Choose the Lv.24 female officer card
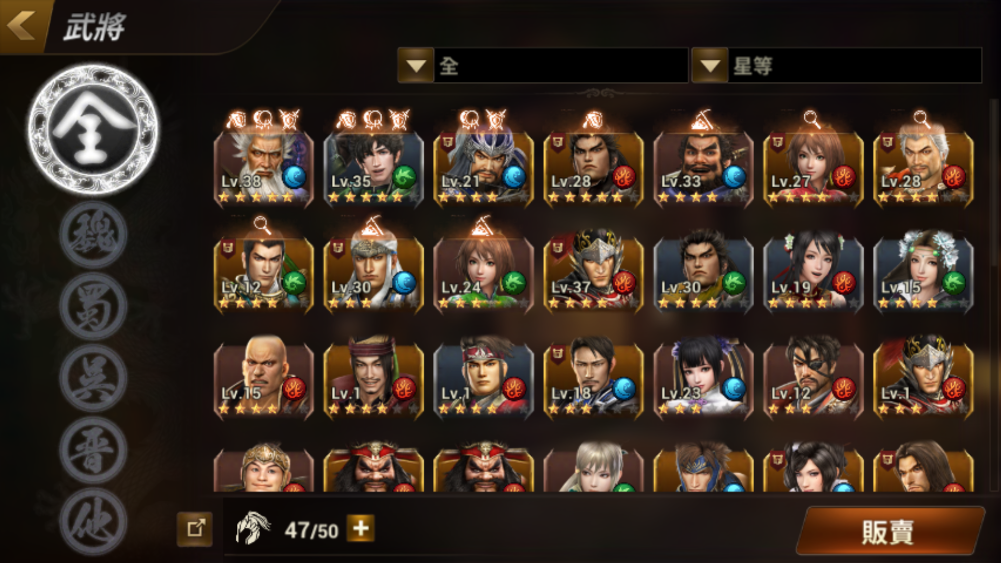 tap(483, 272)
